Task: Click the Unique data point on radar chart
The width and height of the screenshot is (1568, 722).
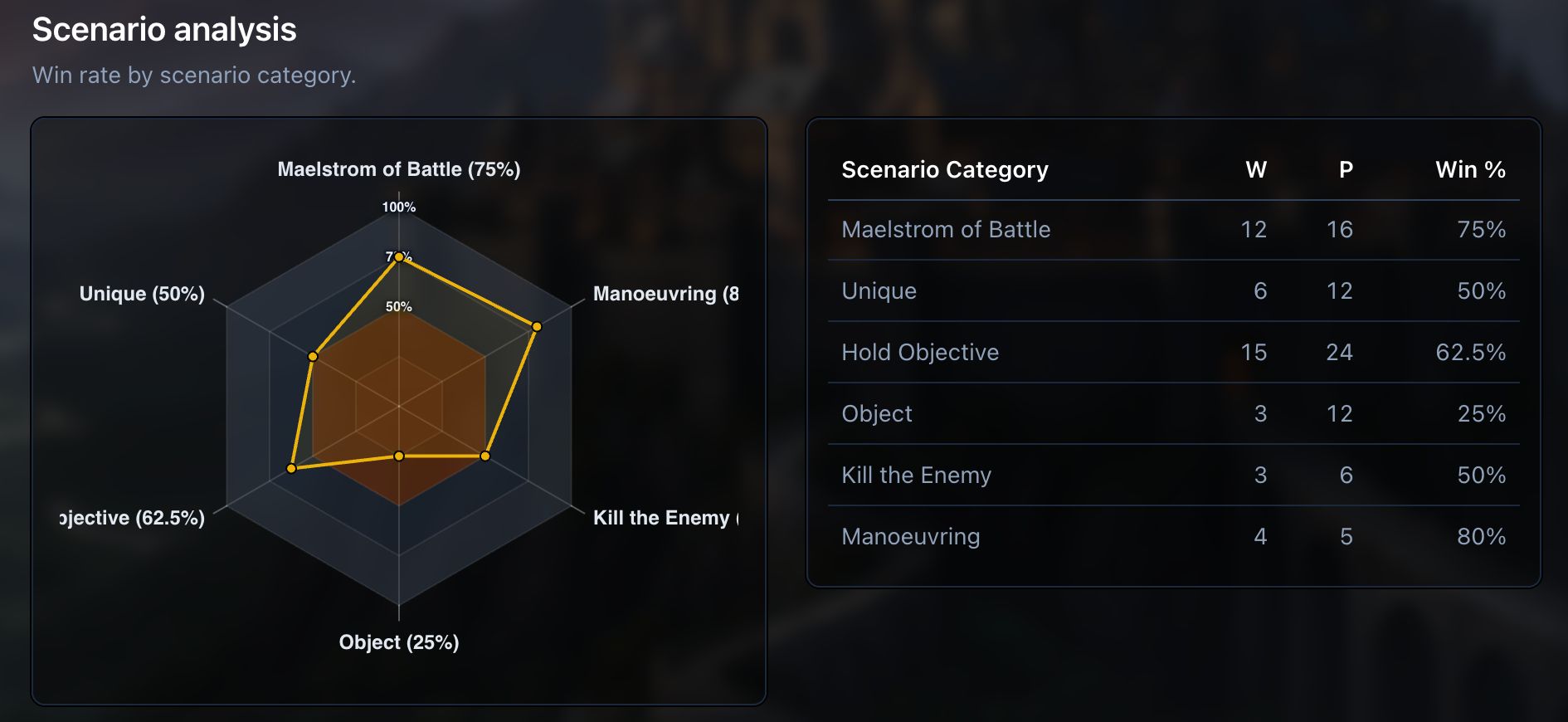Action: point(313,357)
